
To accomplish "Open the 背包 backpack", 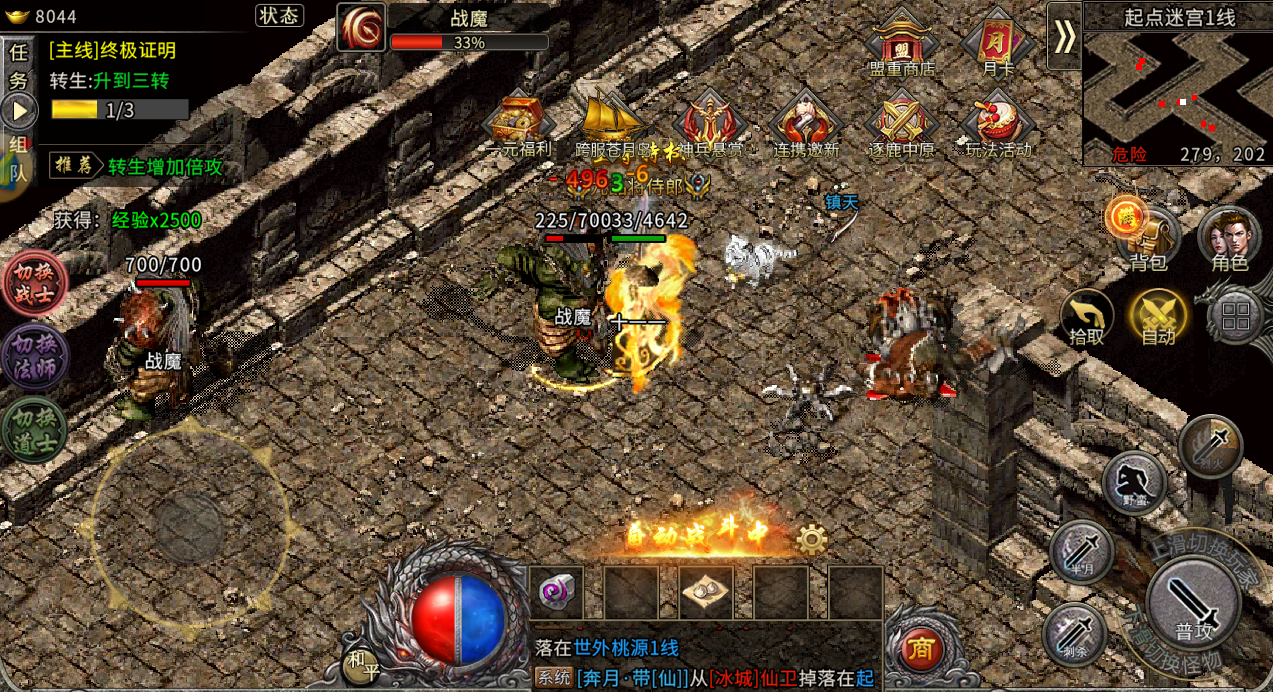I will point(1146,238).
